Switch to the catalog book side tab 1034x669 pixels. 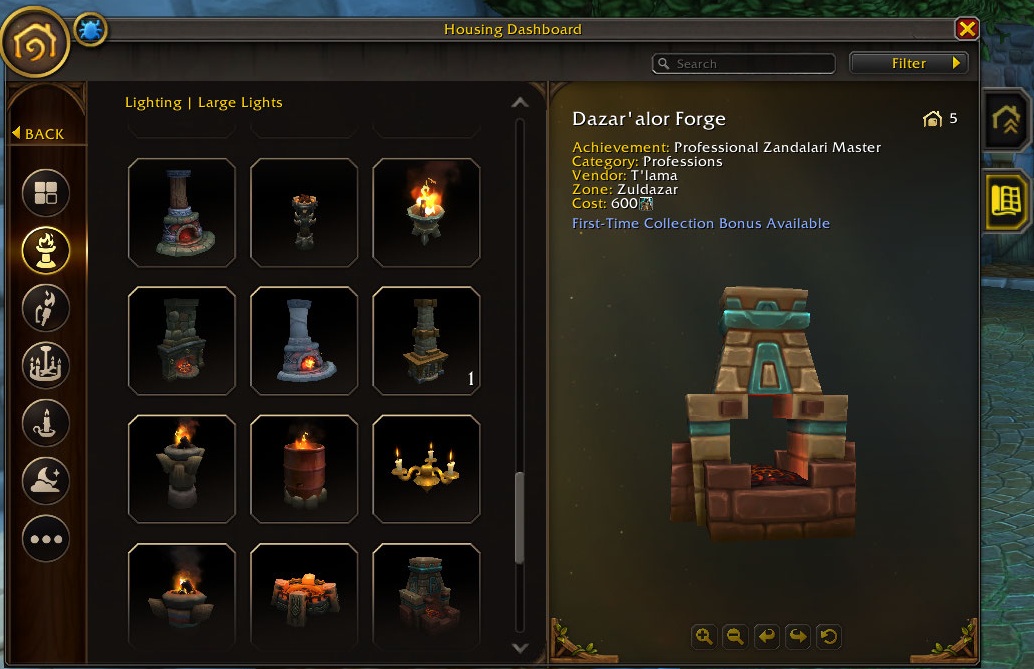[x=1005, y=200]
